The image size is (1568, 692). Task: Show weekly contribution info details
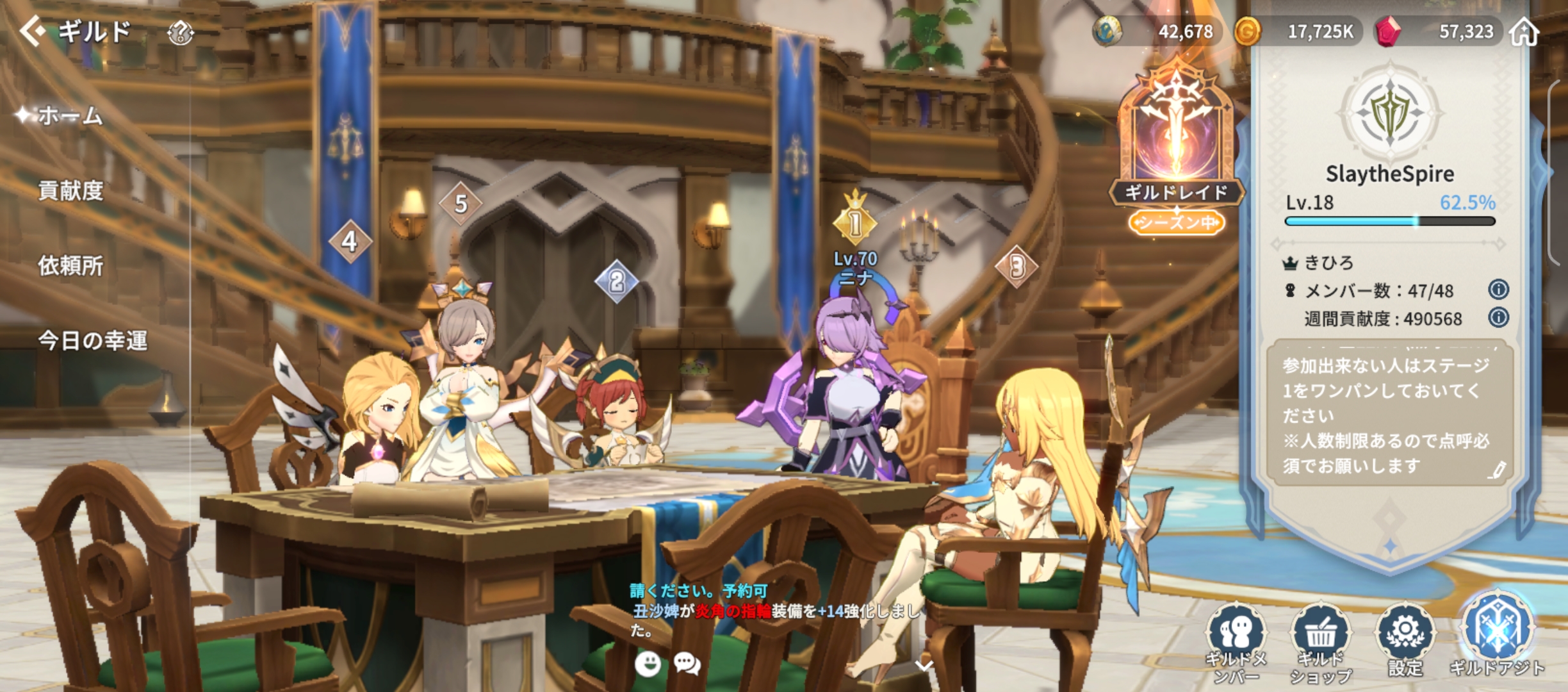pos(1498,318)
